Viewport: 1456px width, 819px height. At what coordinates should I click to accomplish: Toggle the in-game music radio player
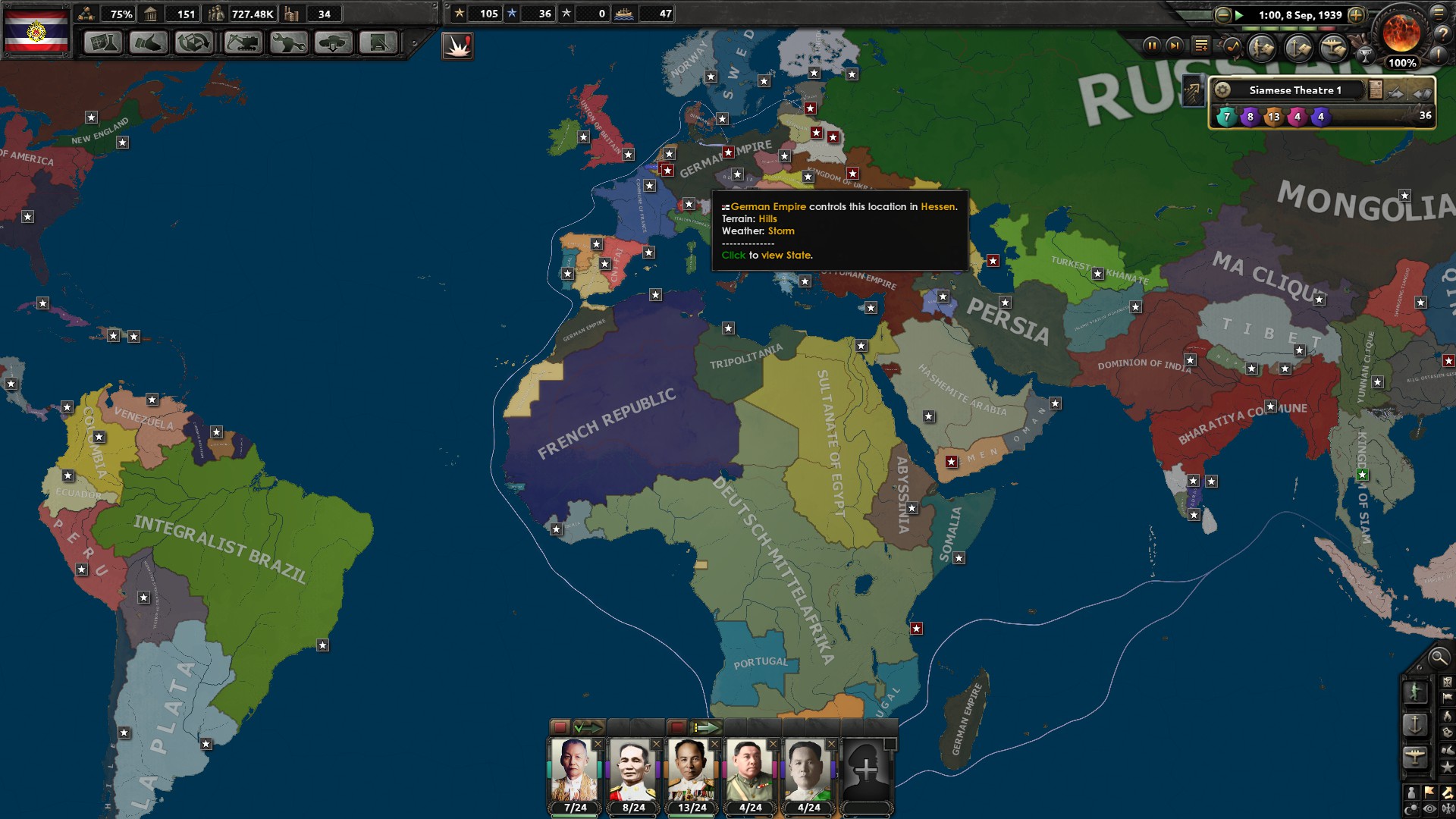1232,48
